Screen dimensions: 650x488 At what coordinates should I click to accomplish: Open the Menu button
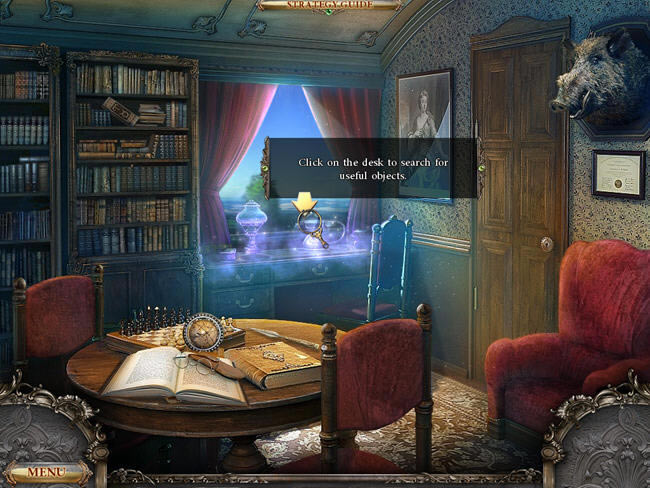click(44, 472)
